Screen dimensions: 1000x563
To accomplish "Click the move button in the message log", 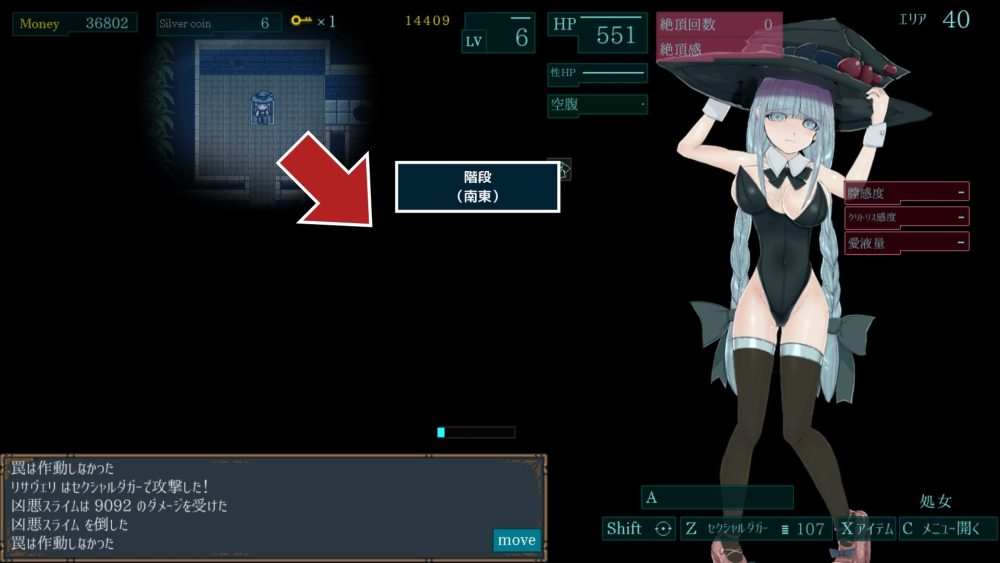I will pos(516,540).
